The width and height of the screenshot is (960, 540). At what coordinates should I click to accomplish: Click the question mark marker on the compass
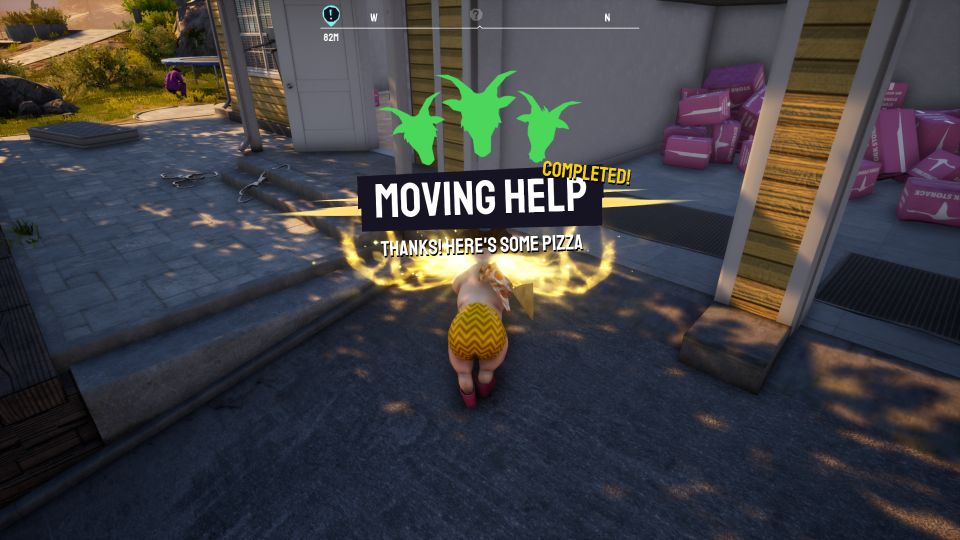click(476, 15)
